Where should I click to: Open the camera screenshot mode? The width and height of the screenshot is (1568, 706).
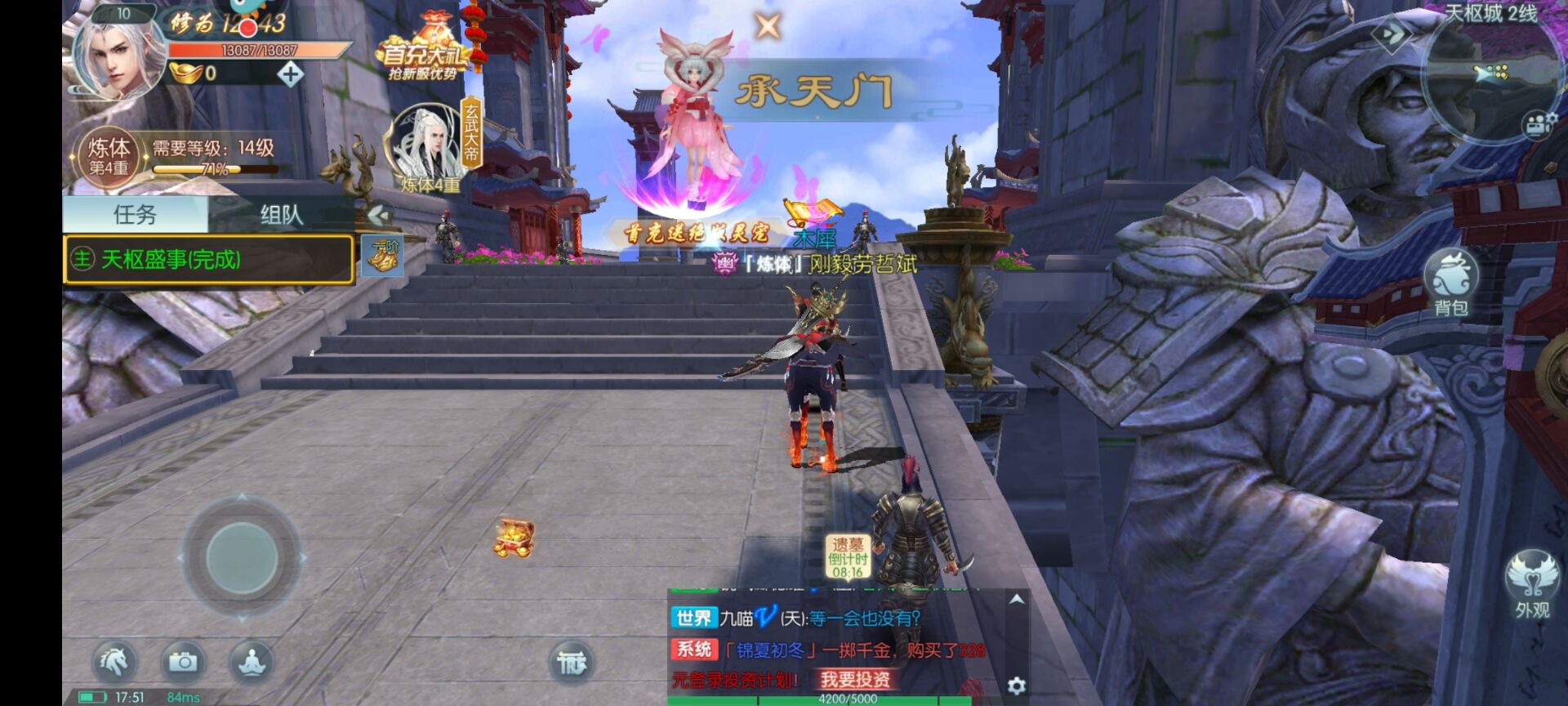pos(183,661)
